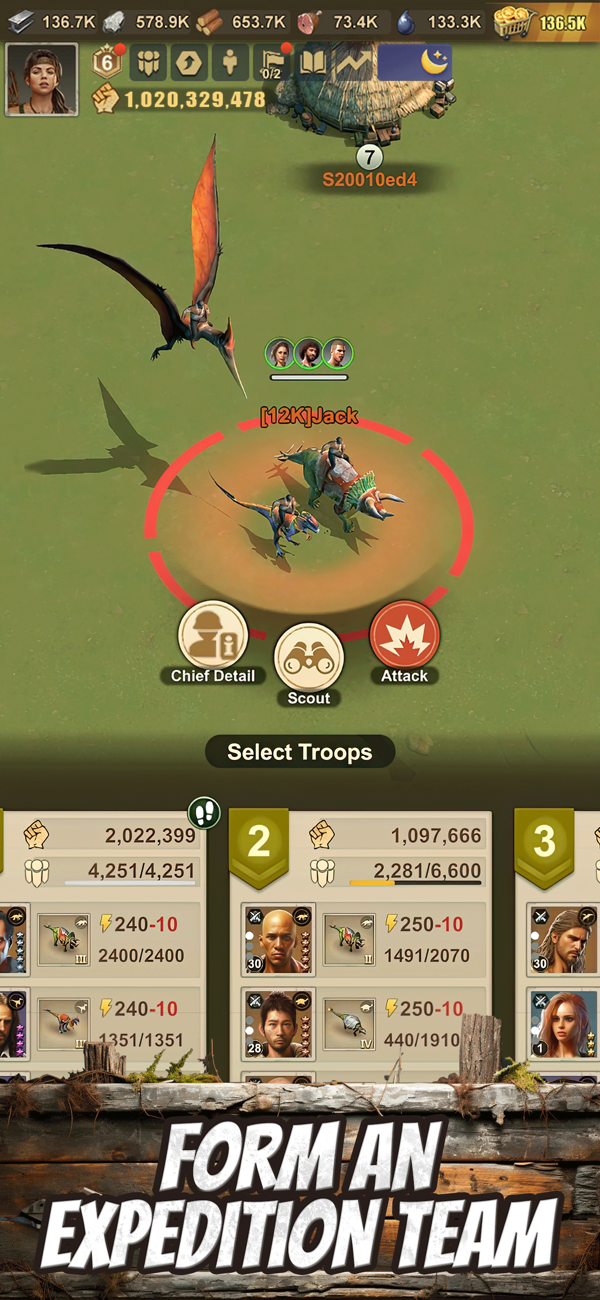Select the level 28 dark-haired hero portrait
The width and height of the screenshot is (600, 1300).
click(278, 1024)
